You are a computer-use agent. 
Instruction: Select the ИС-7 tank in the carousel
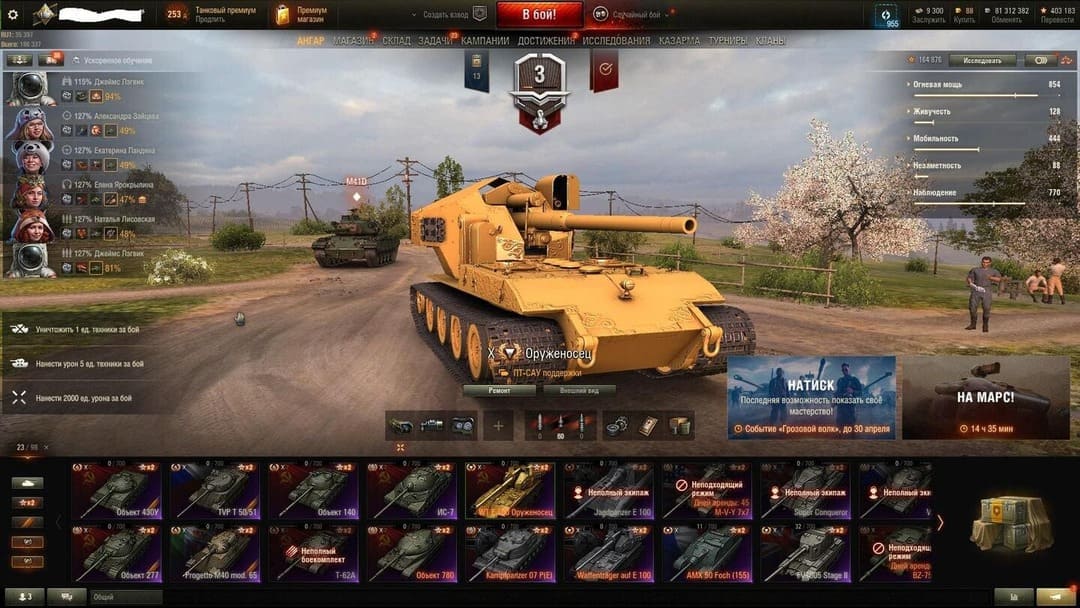coord(412,490)
